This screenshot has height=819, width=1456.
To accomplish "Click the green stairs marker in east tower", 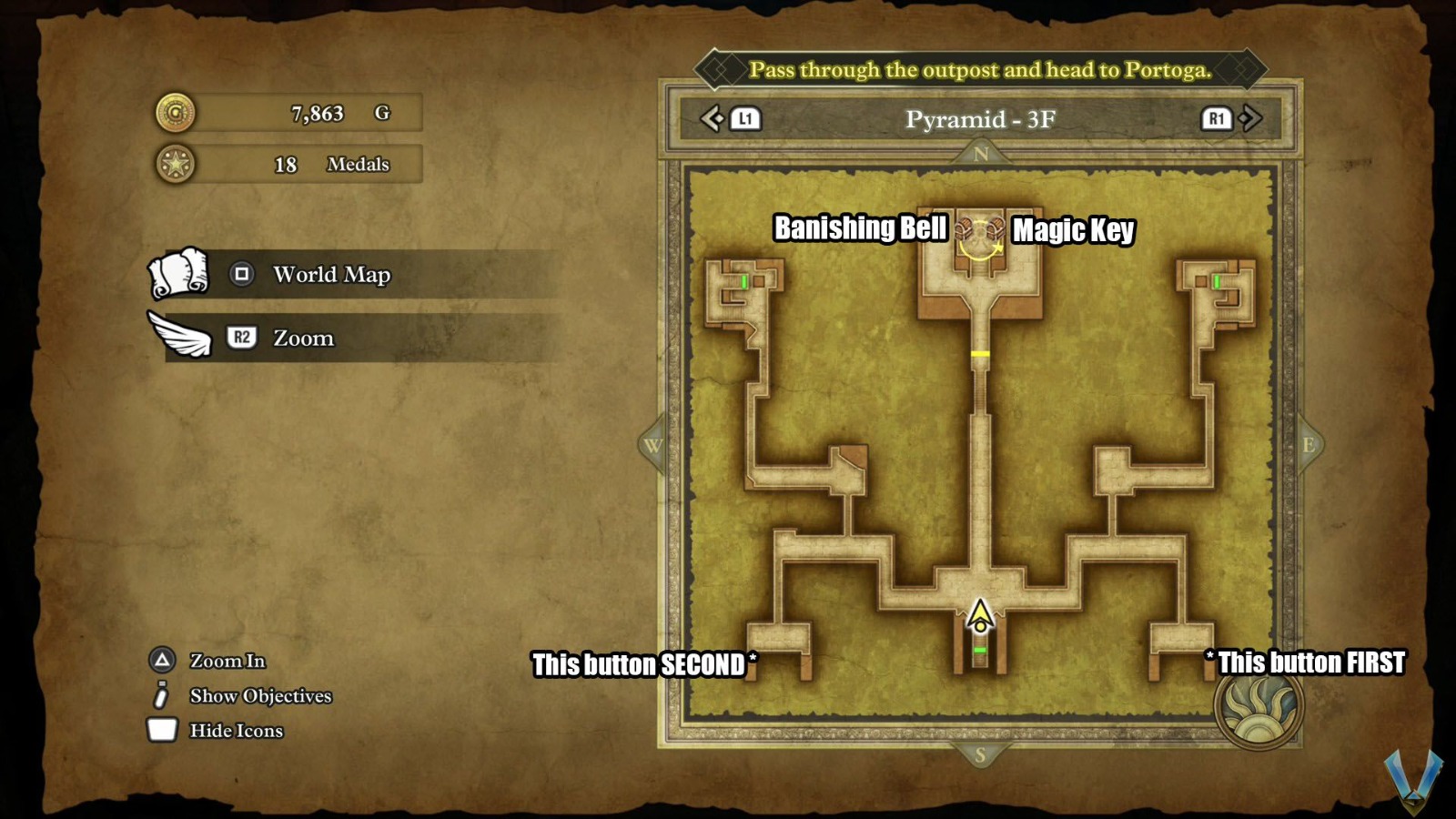I will click(1217, 282).
